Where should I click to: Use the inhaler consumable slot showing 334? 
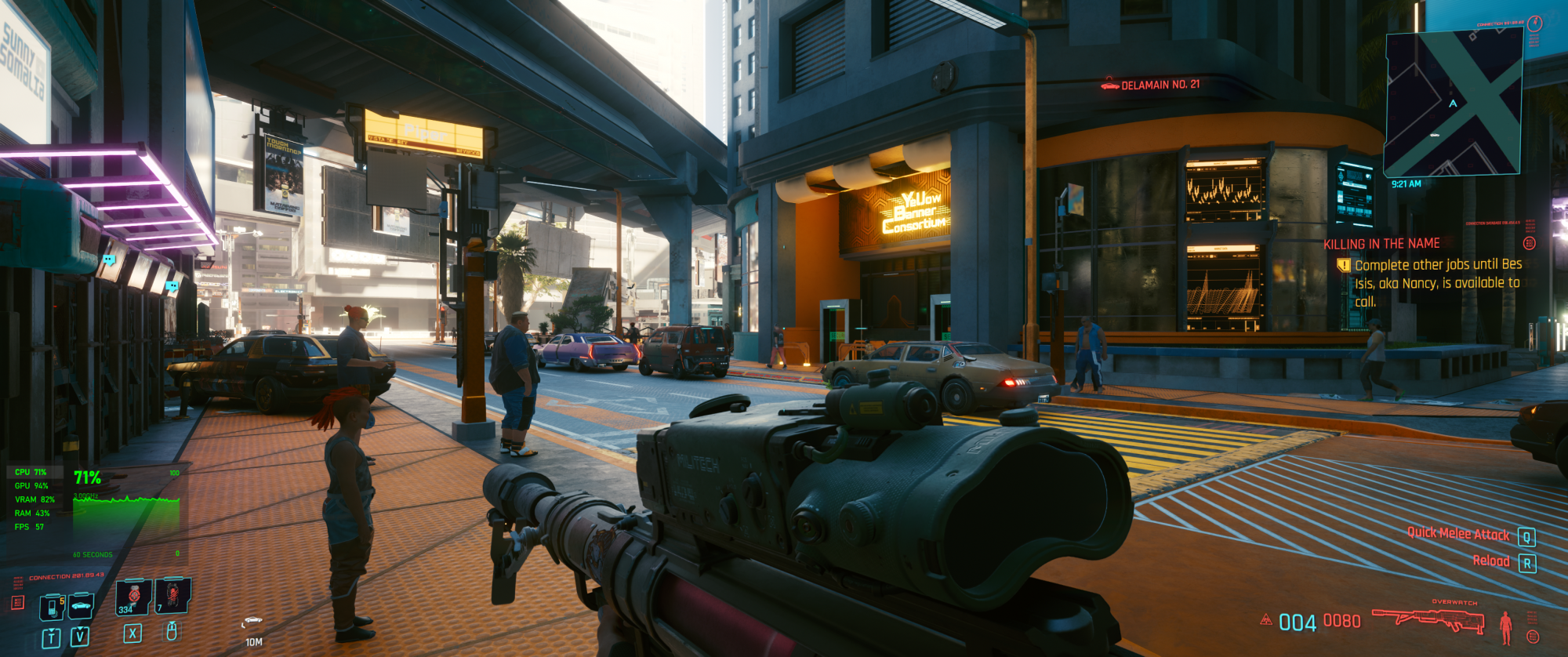pos(132,597)
